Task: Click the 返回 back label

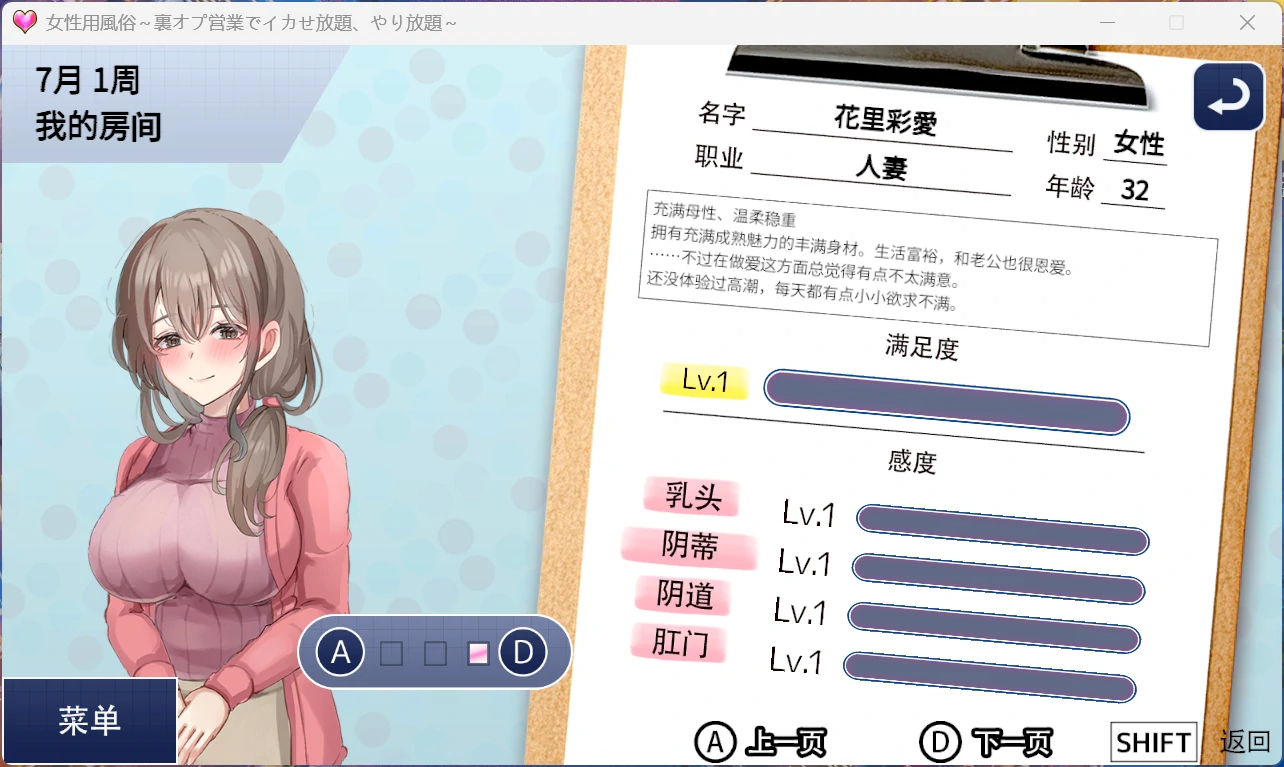Action: coord(1245,742)
